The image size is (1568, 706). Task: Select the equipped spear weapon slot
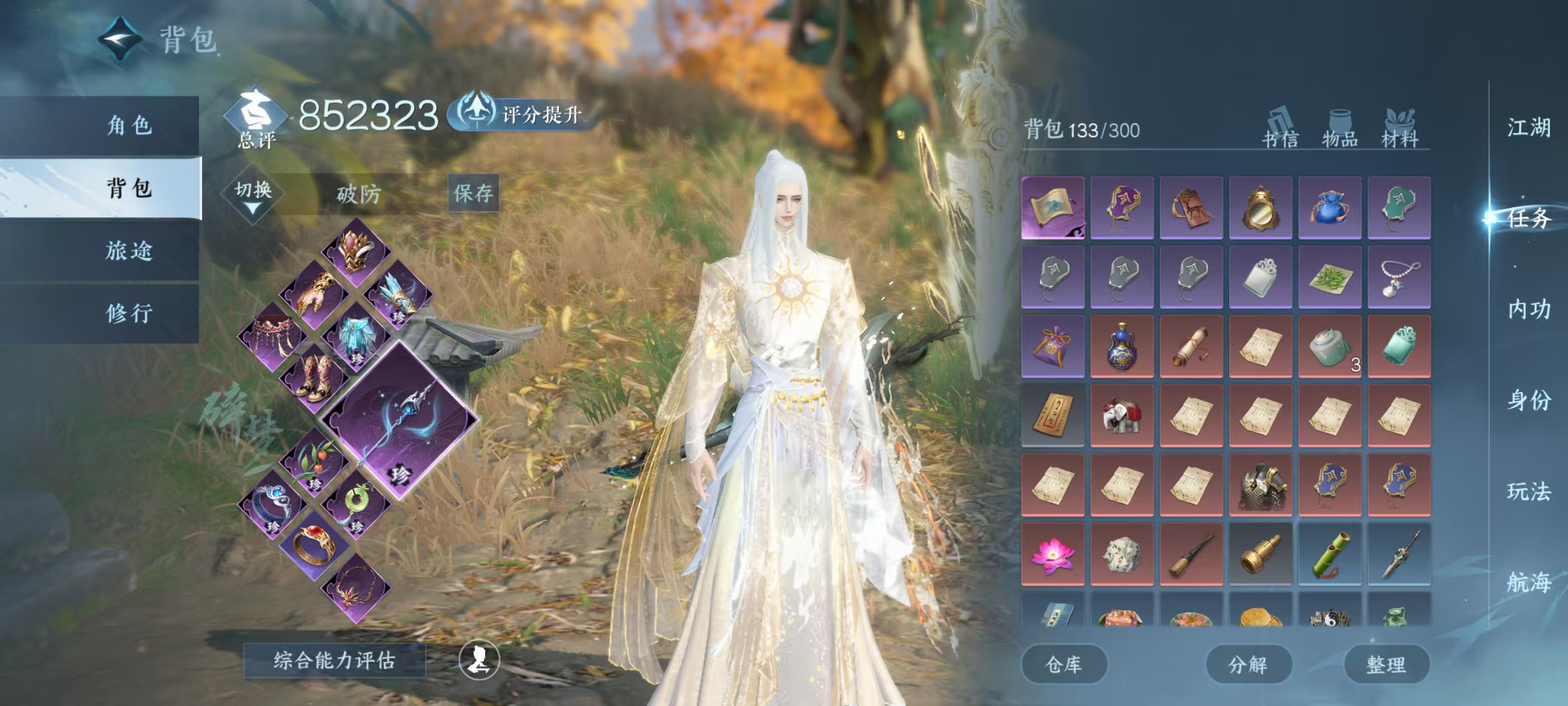(399, 419)
